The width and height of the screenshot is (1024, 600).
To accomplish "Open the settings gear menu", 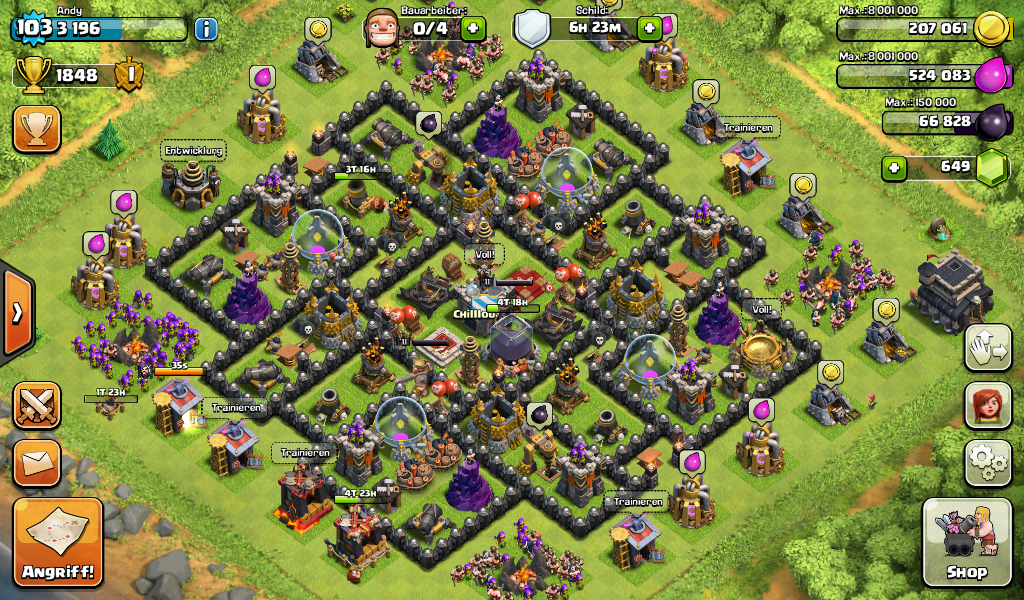I will [x=987, y=462].
